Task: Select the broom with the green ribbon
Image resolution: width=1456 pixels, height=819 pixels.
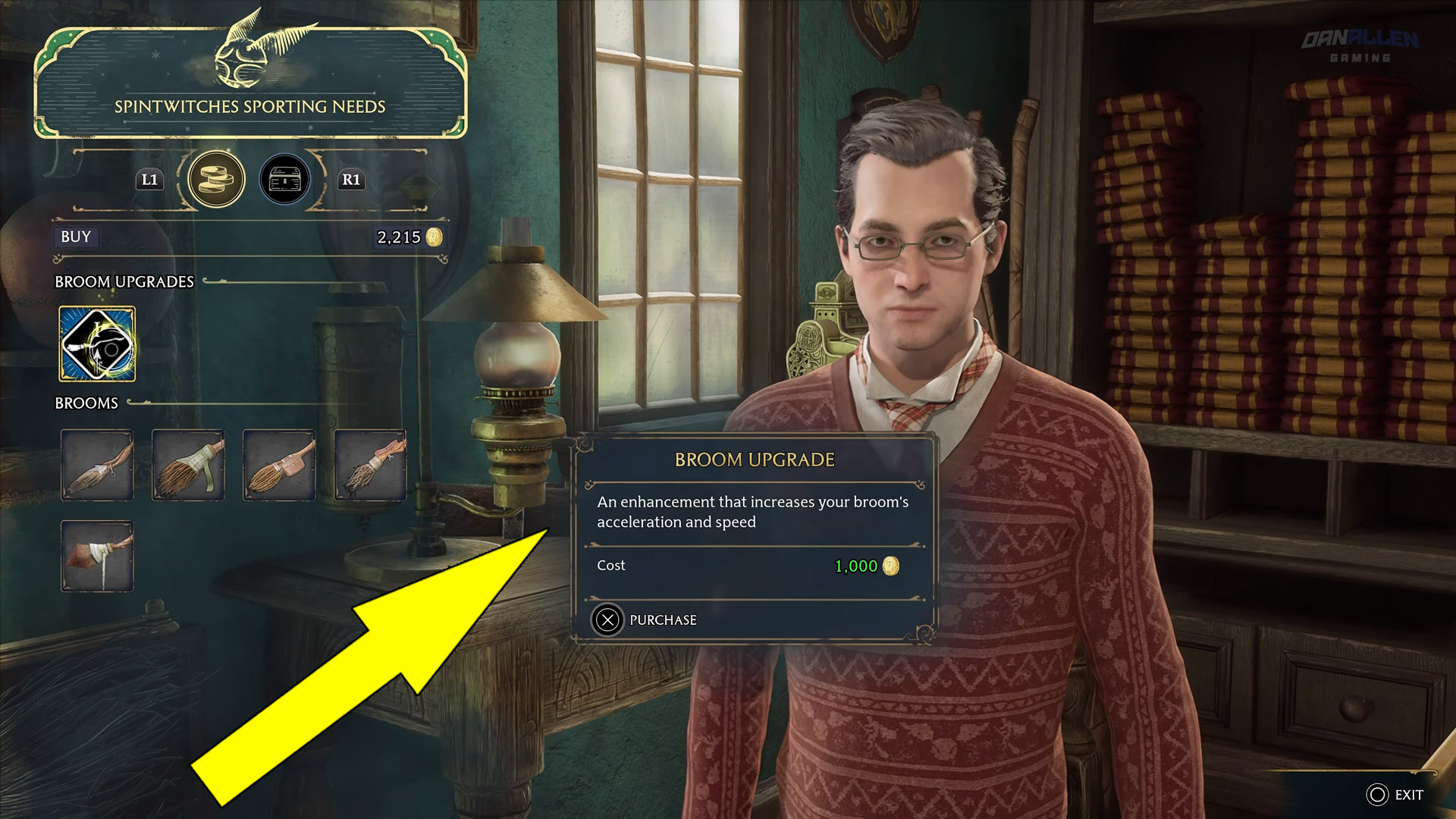Action: pyautogui.click(x=188, y=465)
